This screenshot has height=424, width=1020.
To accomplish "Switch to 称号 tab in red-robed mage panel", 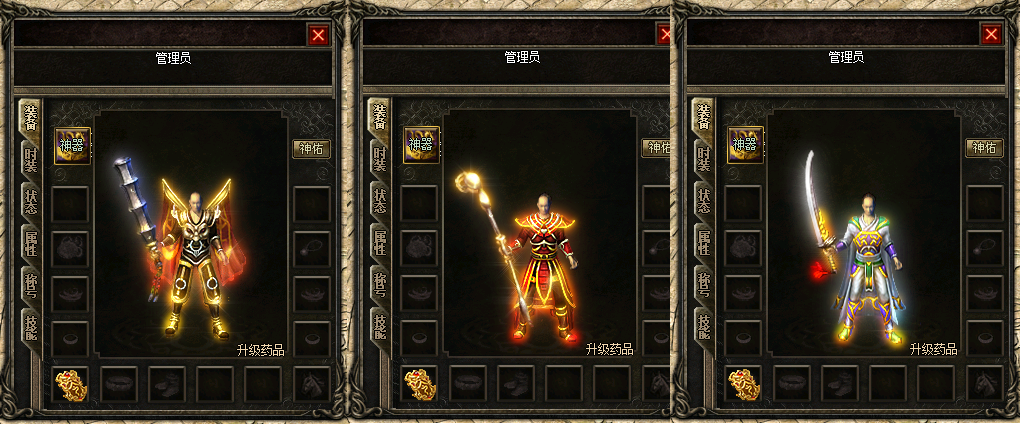I will (x=379, y=284).
